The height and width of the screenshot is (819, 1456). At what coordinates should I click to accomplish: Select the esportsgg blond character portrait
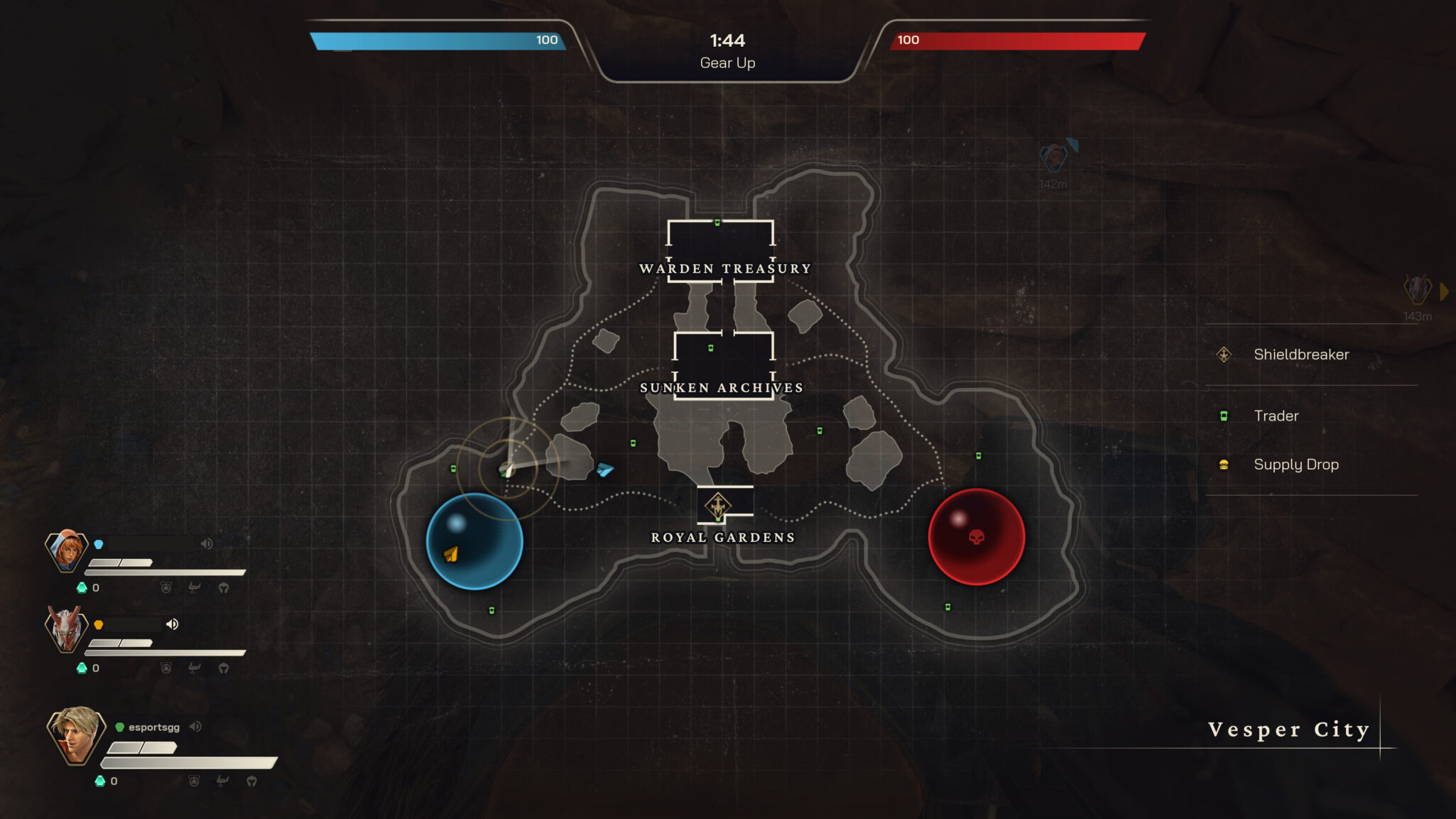tap(76, 734)
